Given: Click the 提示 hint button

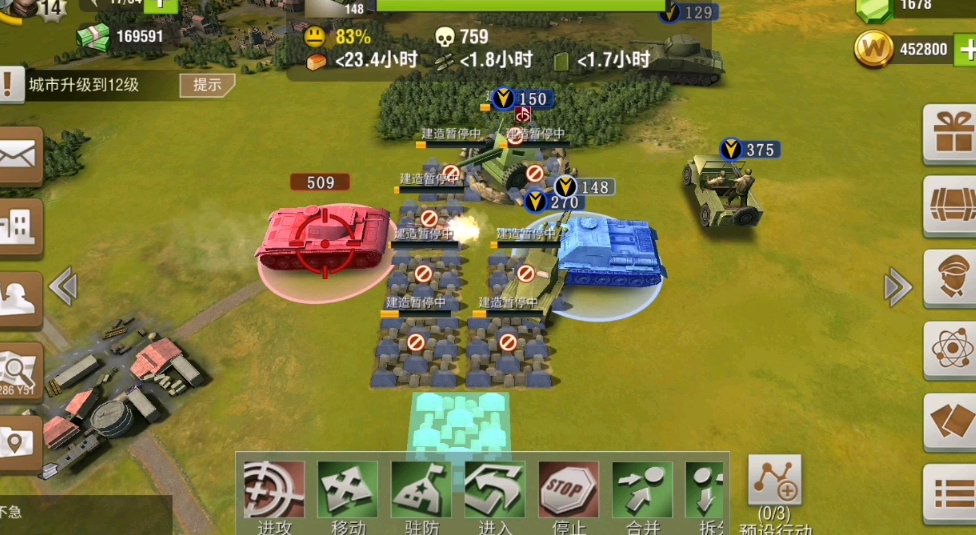Looking at the screenshot, I should [207, 85].
